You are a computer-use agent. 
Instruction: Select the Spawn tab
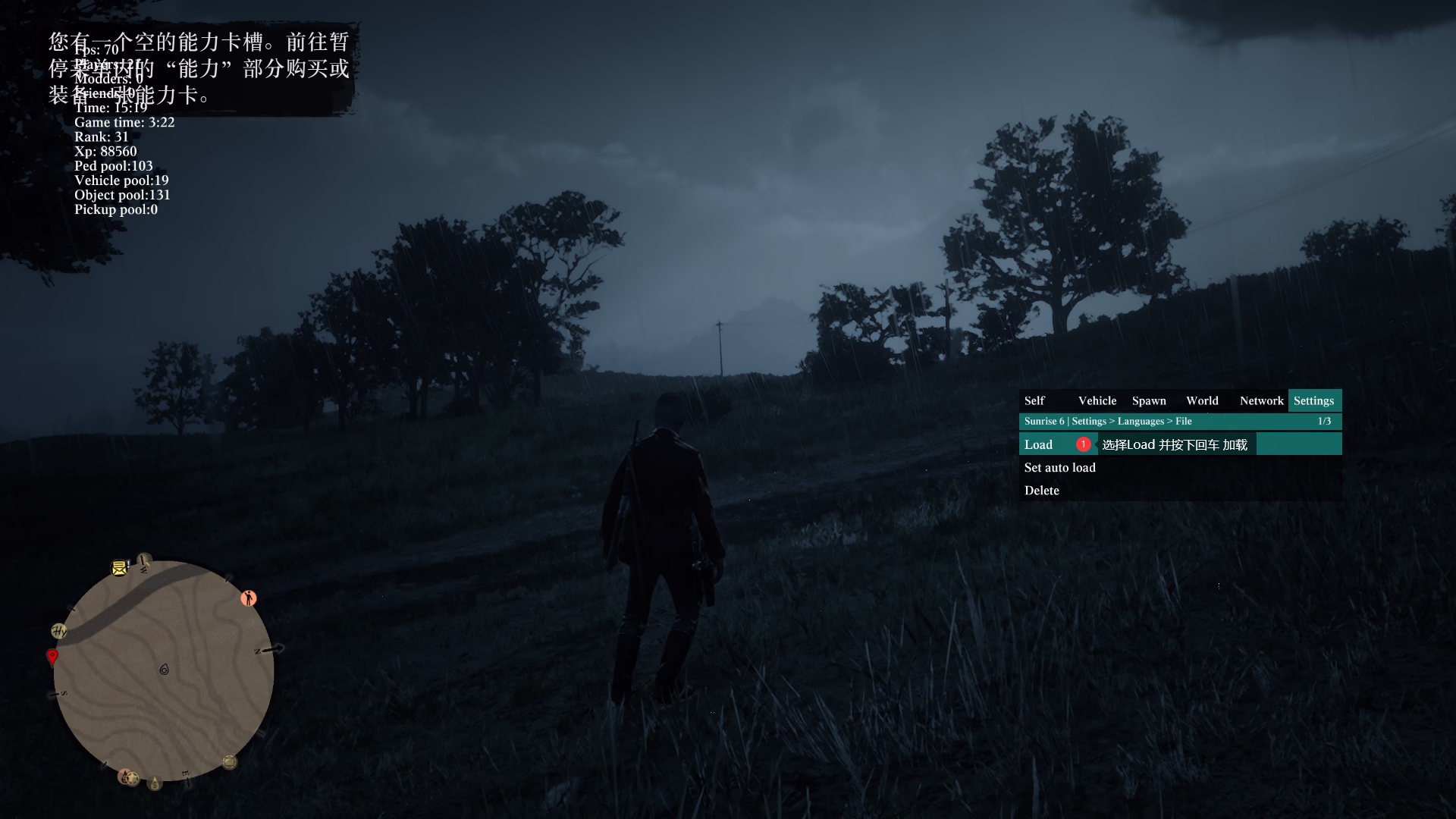tap(1149, 400)
